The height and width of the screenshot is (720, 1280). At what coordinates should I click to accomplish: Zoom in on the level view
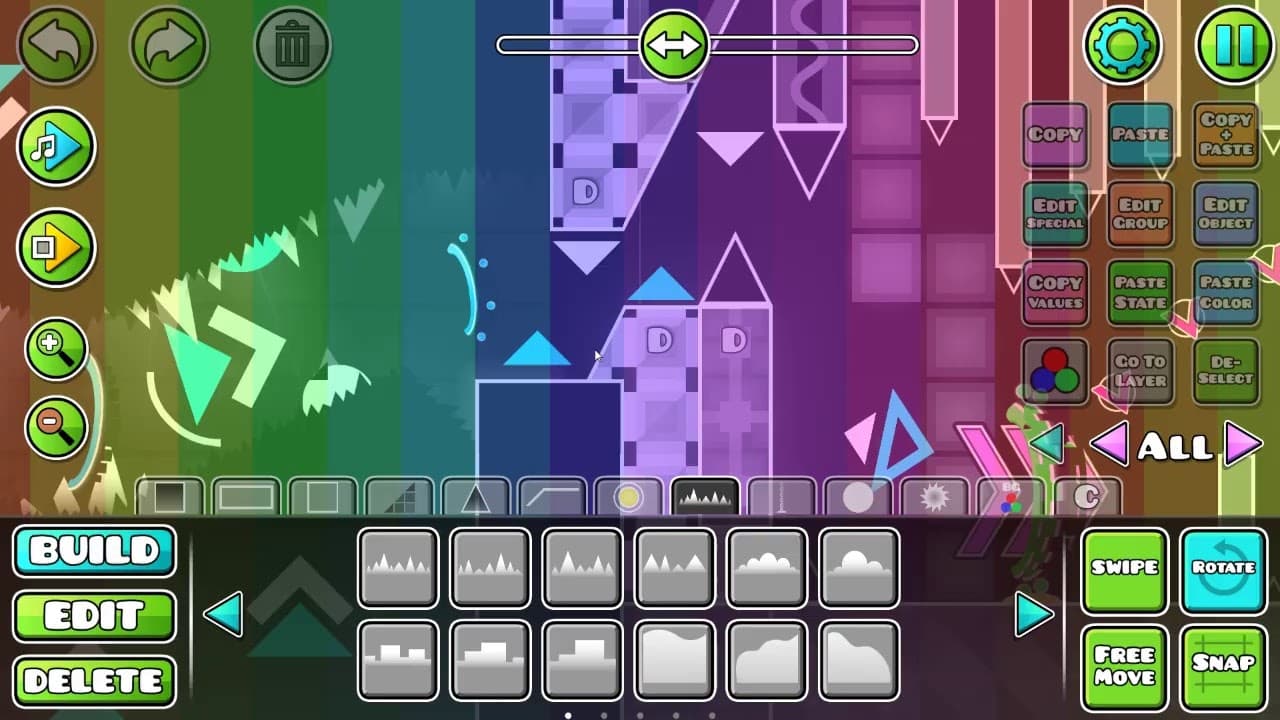coord(55,348)
